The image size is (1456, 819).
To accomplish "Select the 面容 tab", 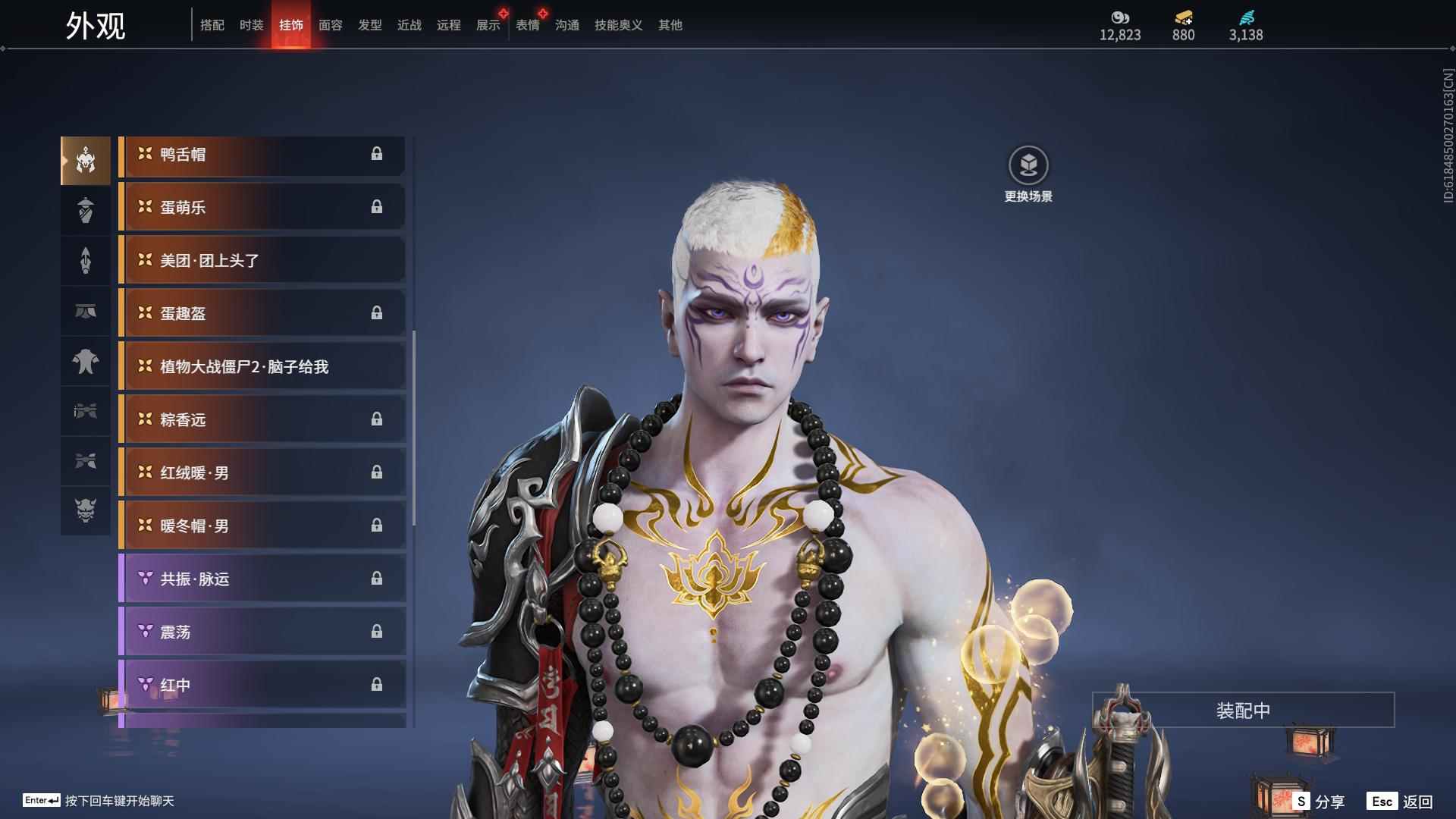I will click(x=330, y=25).
